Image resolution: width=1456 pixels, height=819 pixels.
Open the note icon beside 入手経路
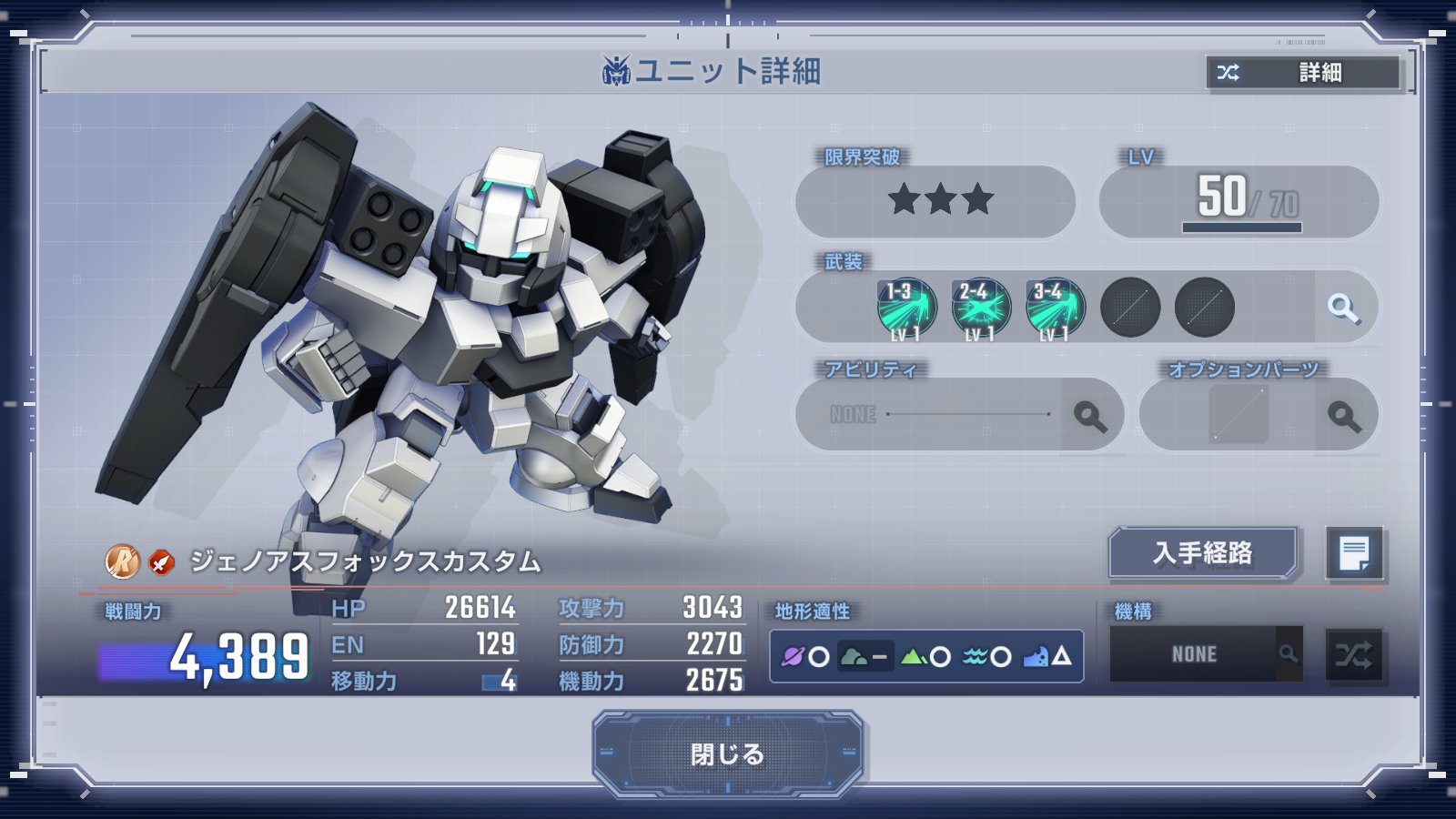click(x=1354, y=552)
